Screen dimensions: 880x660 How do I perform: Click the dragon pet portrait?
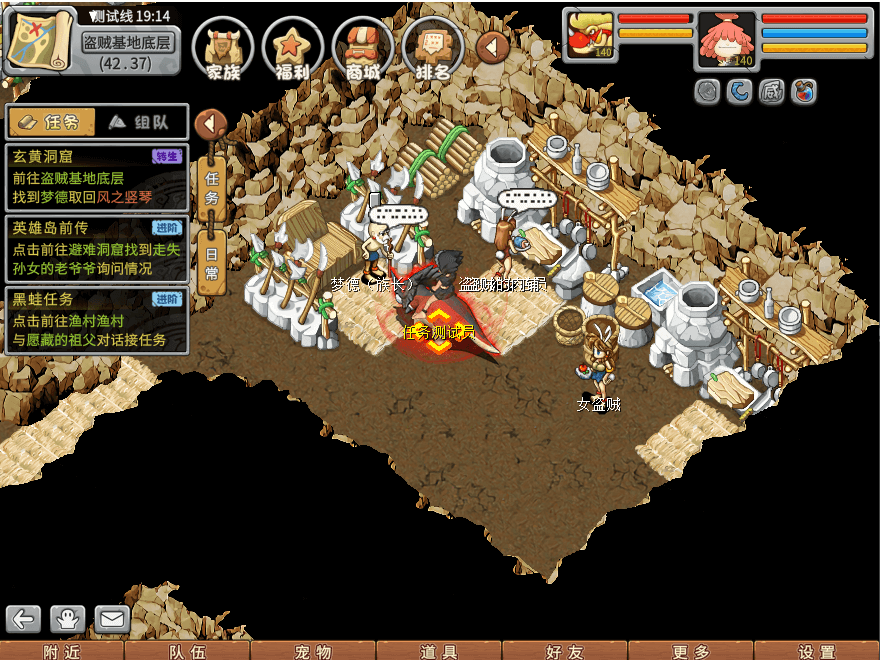point(589,35)
